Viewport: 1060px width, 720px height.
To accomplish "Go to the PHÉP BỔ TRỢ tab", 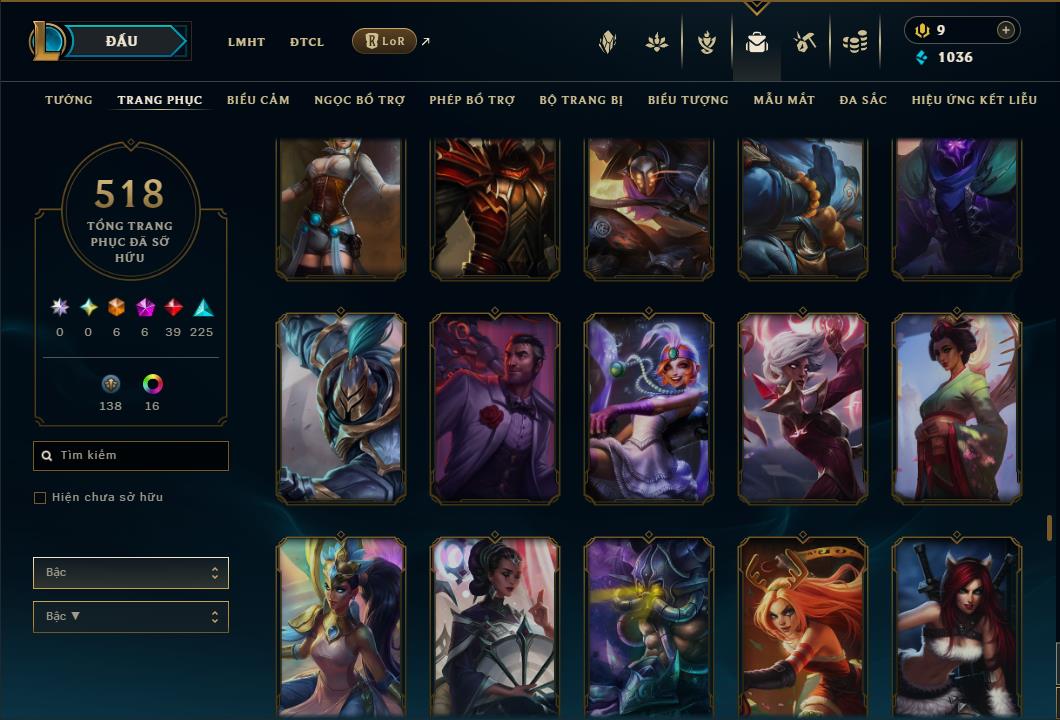I will point(472,100).
